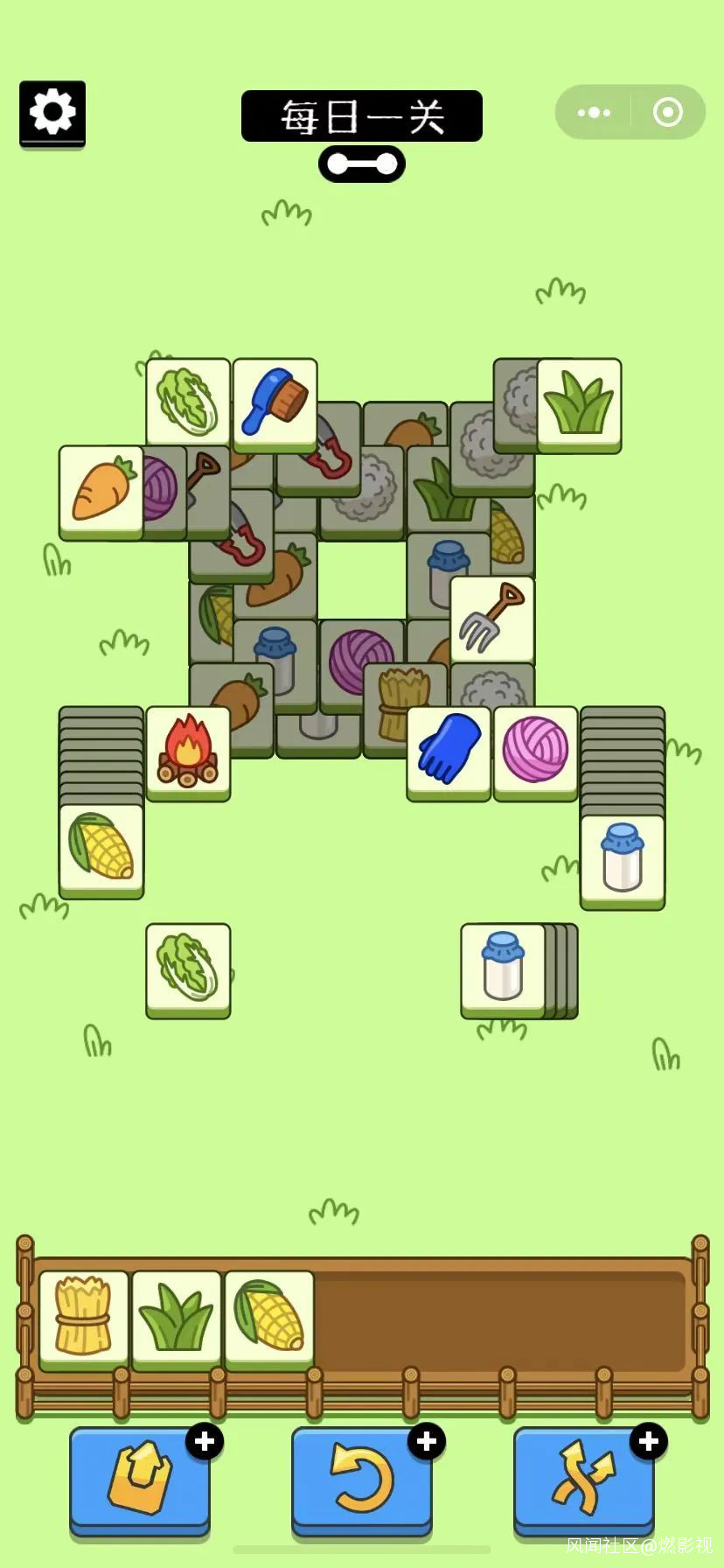The width and height of the screenshot is (724, 1568).
Task: Choose the blue glove tile
Action: pos(449,751)
